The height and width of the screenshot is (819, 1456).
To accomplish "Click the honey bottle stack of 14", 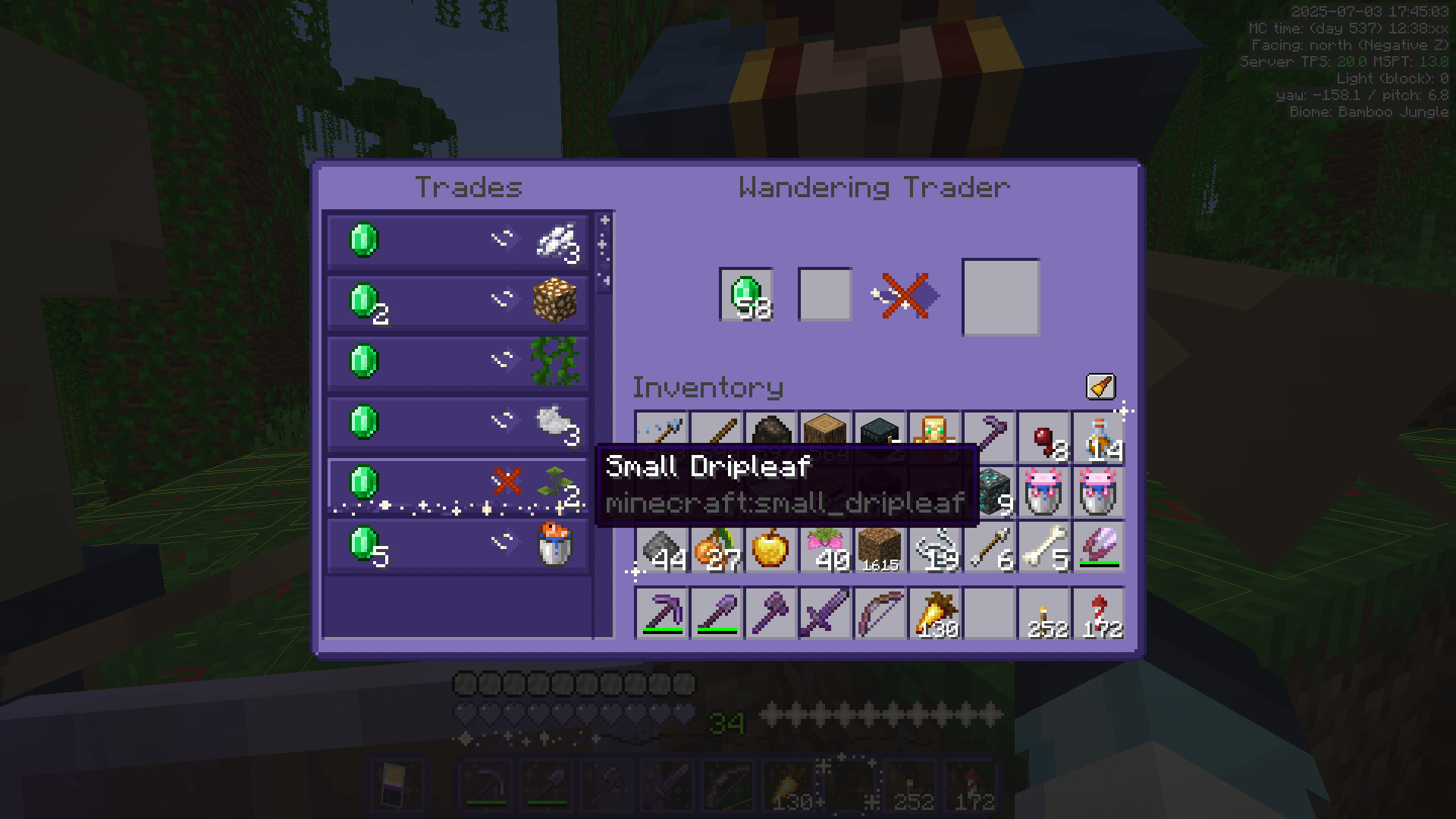I will click(1099, 438).
